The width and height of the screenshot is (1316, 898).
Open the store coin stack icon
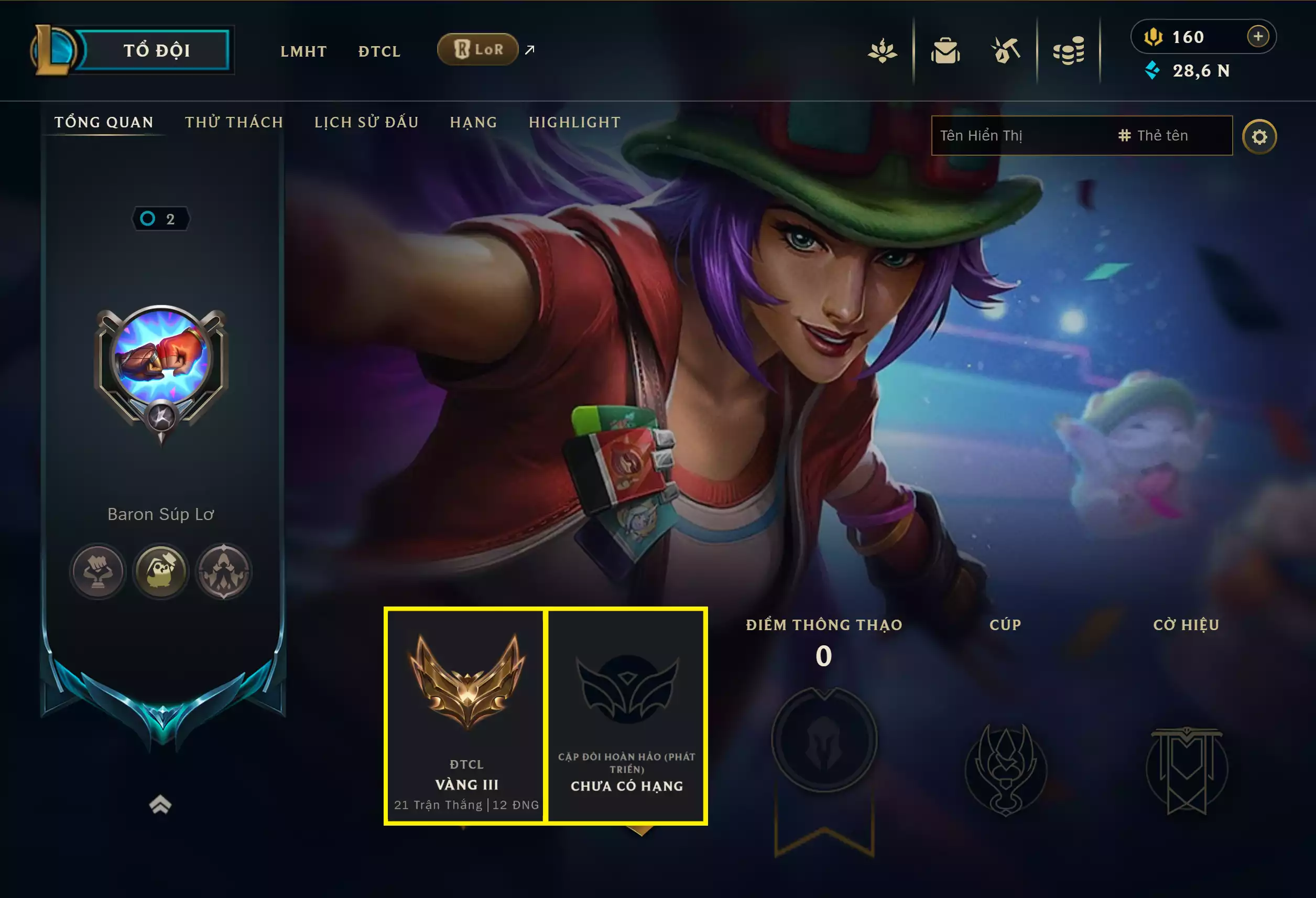tap(1069, 51)
